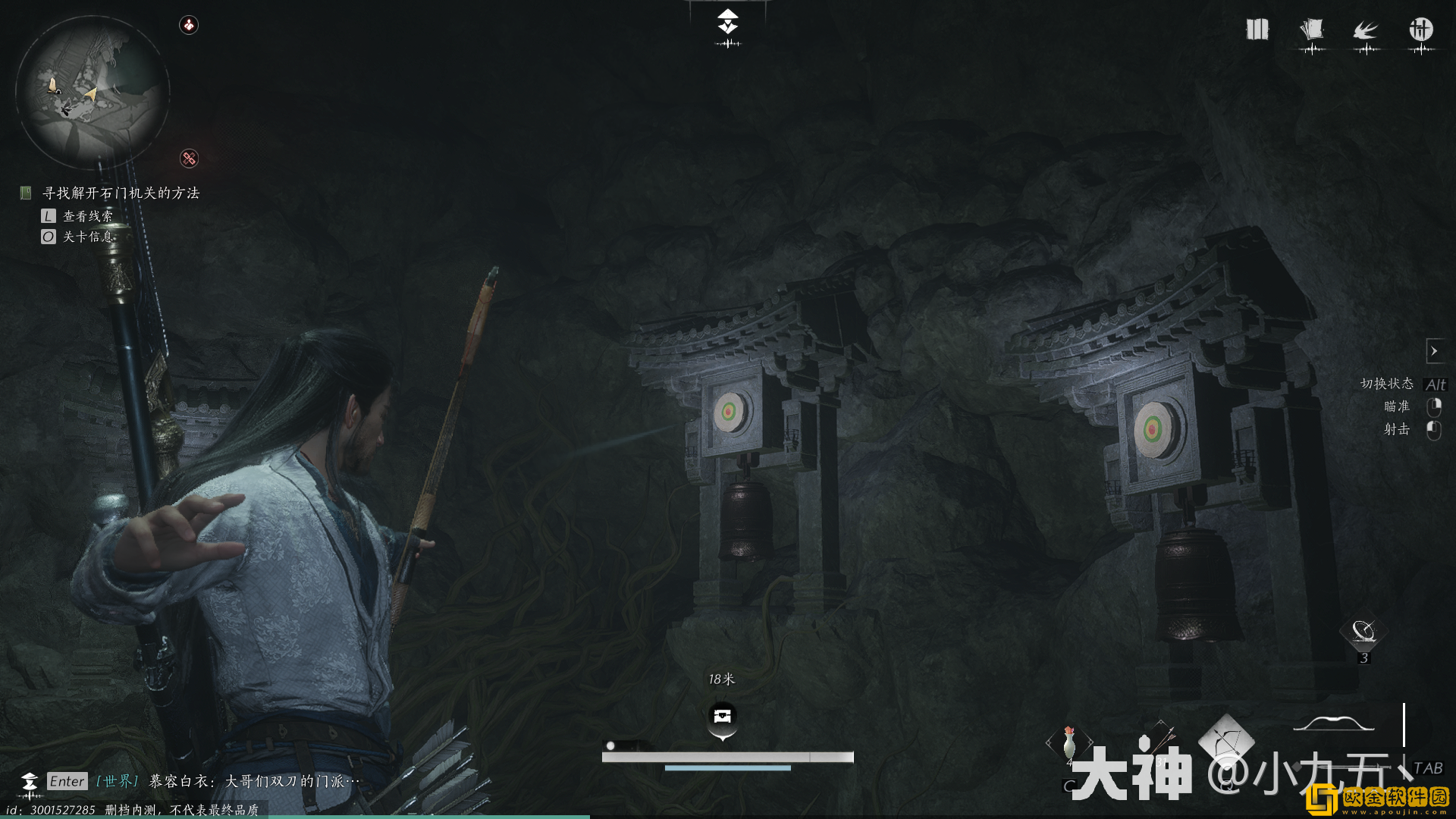Image resolution: width=1456 pixels, height=819 pixels.
Task: Click the broken chain icon below the minimap
Action: [x=189, y=158]
